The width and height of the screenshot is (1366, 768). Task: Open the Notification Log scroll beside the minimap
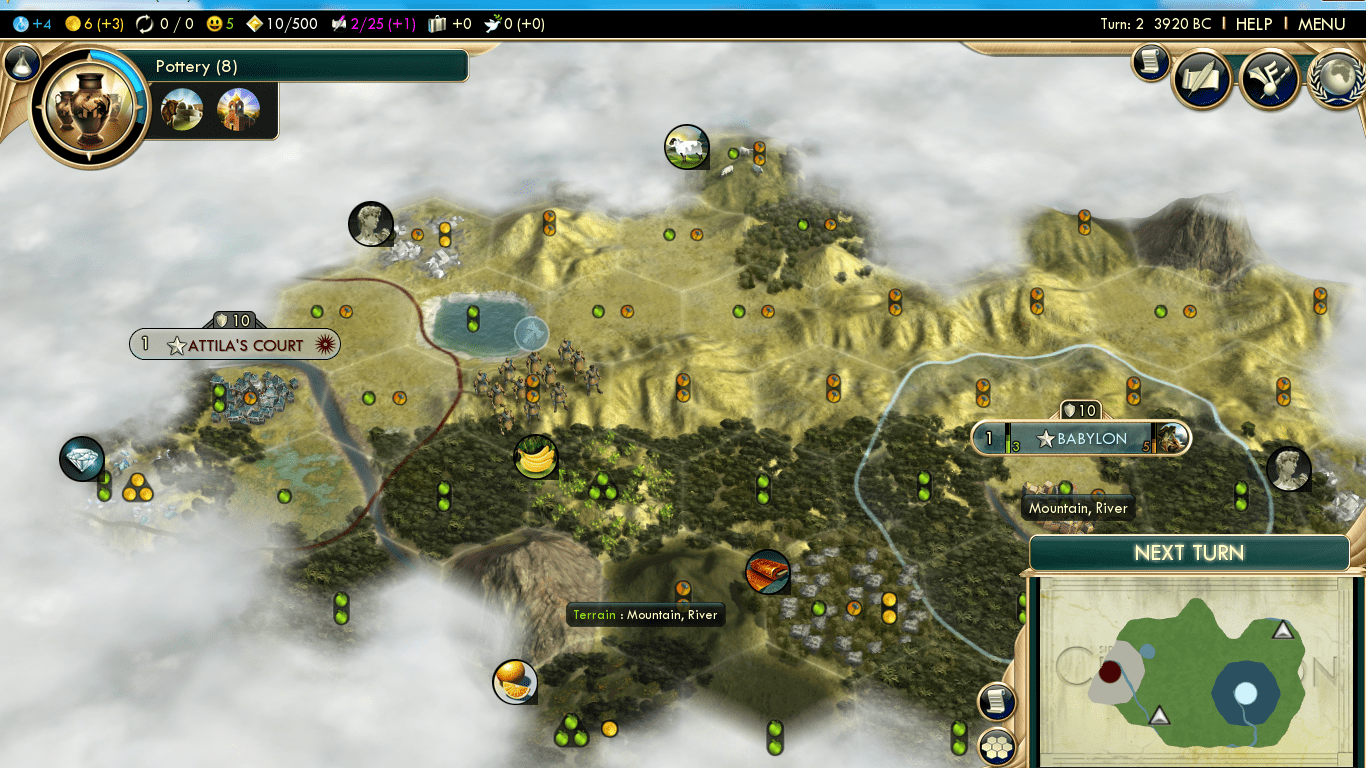point(996,701)
